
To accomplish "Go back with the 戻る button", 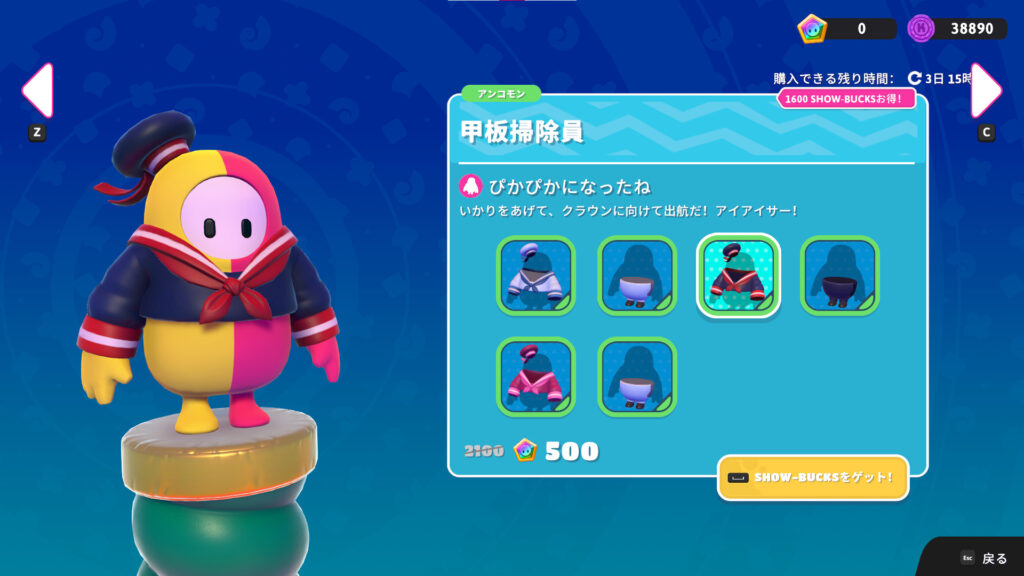I will coord(984,558).
